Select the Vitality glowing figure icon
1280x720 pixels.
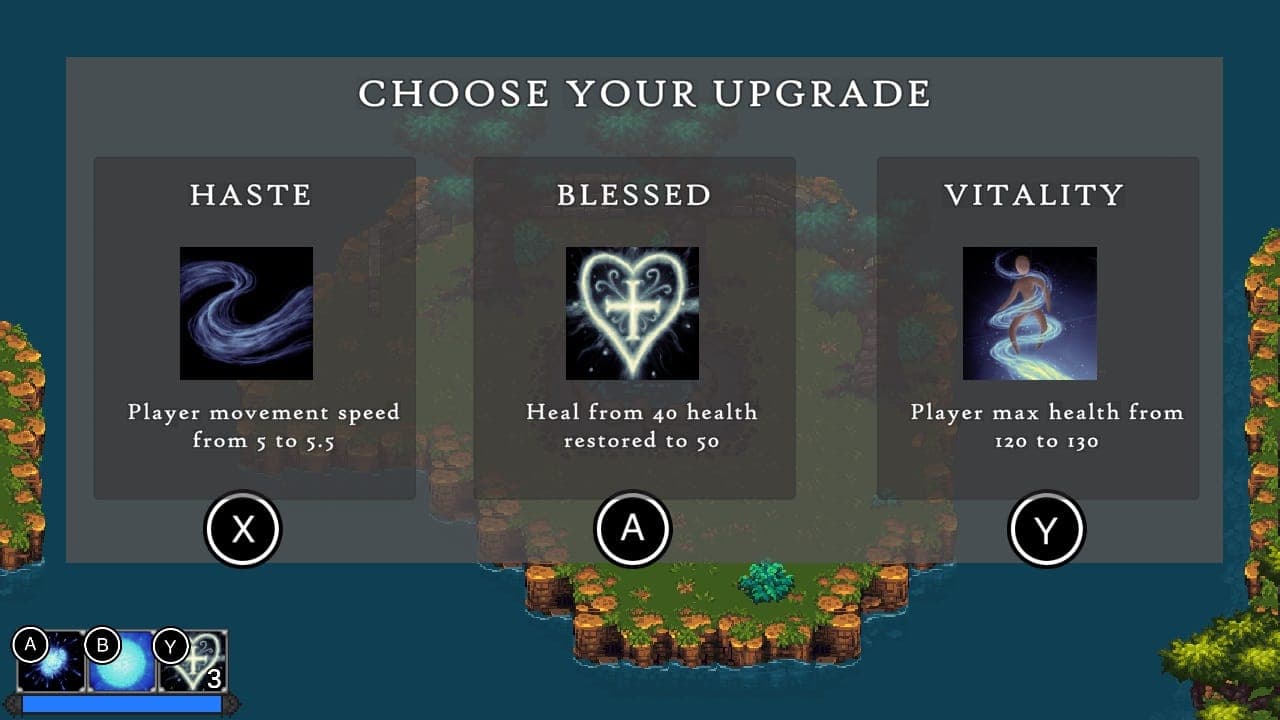coord(1028,313)
